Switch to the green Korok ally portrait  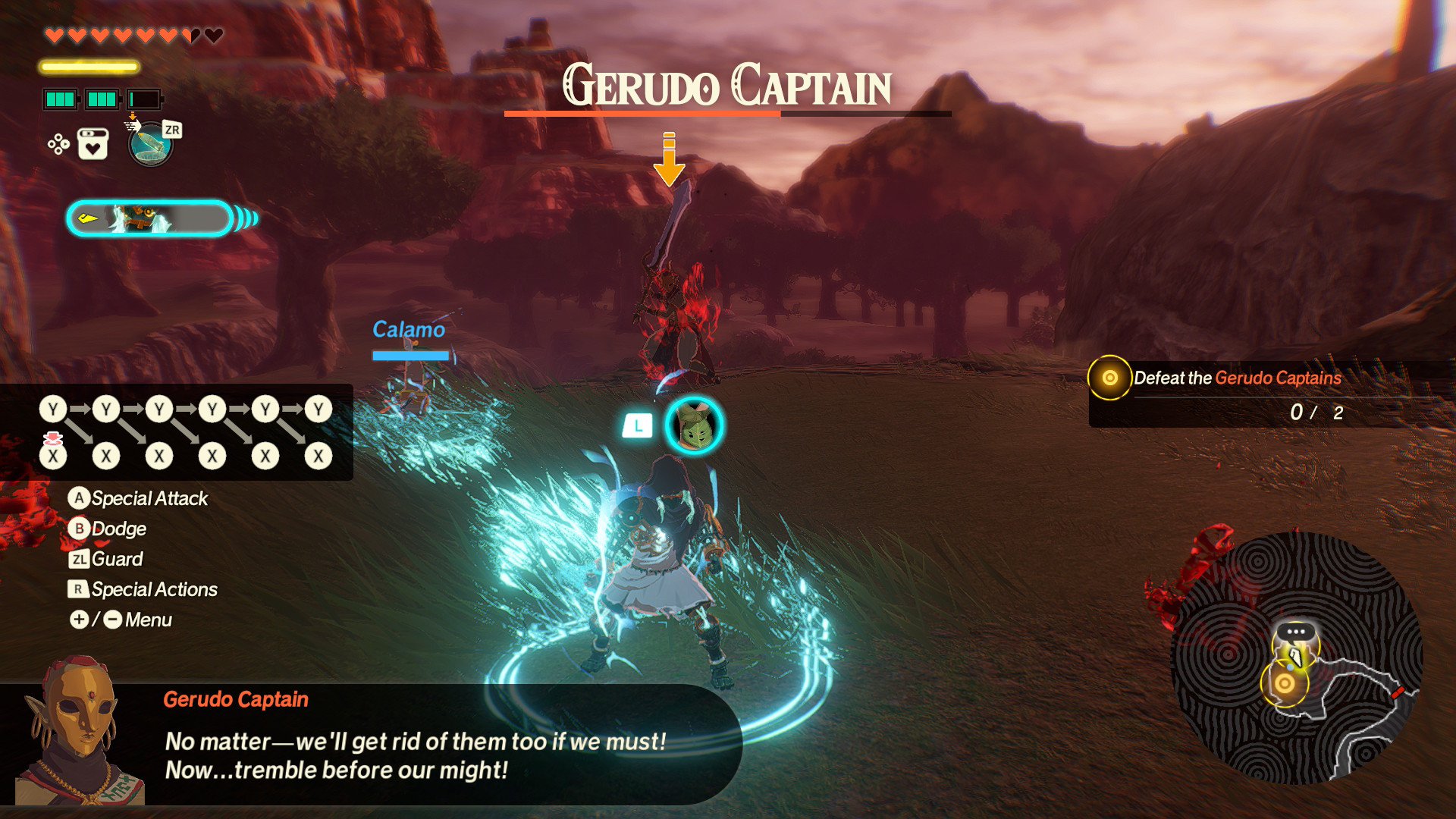694,426
